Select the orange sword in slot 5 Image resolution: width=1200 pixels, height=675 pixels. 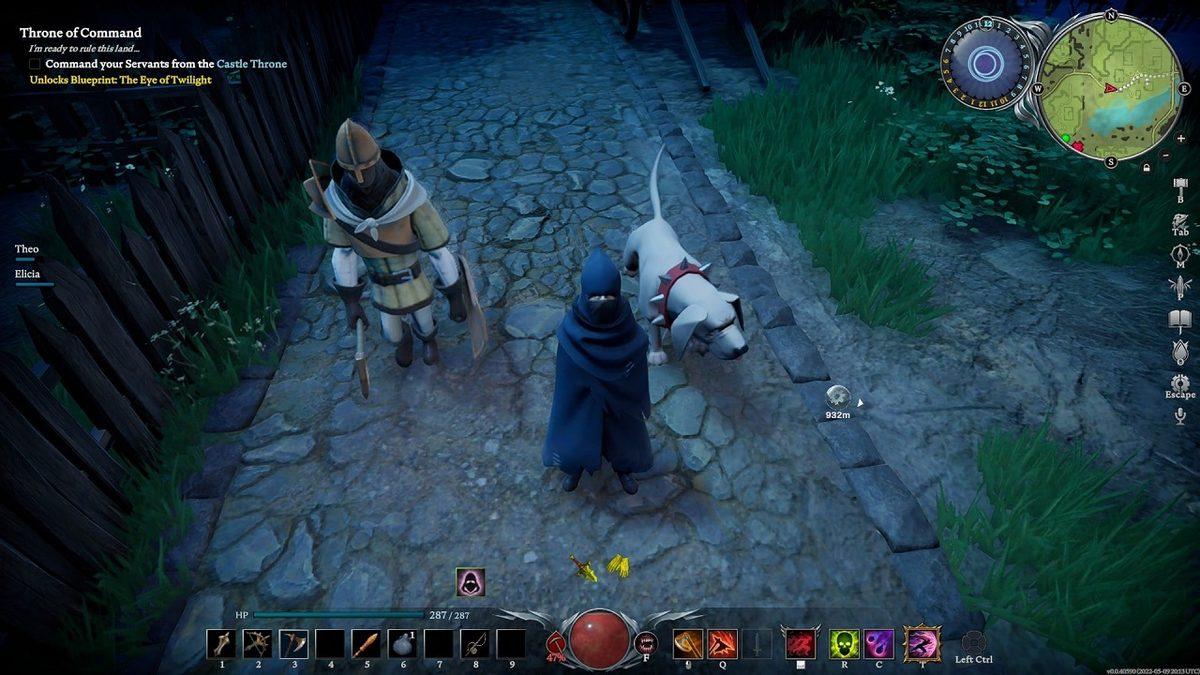point(367,643)
